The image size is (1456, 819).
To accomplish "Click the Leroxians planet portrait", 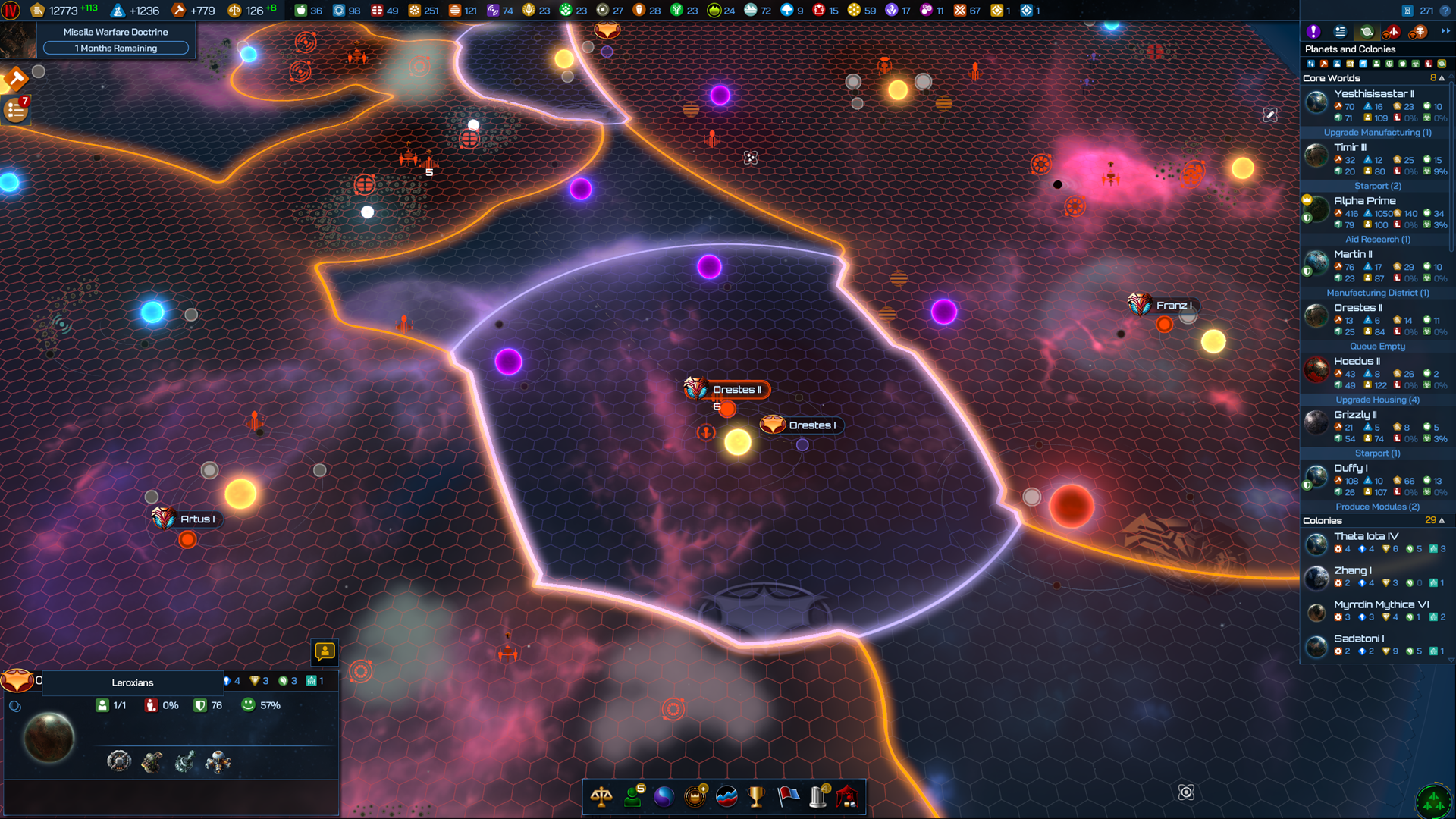I will coord(49,738).
